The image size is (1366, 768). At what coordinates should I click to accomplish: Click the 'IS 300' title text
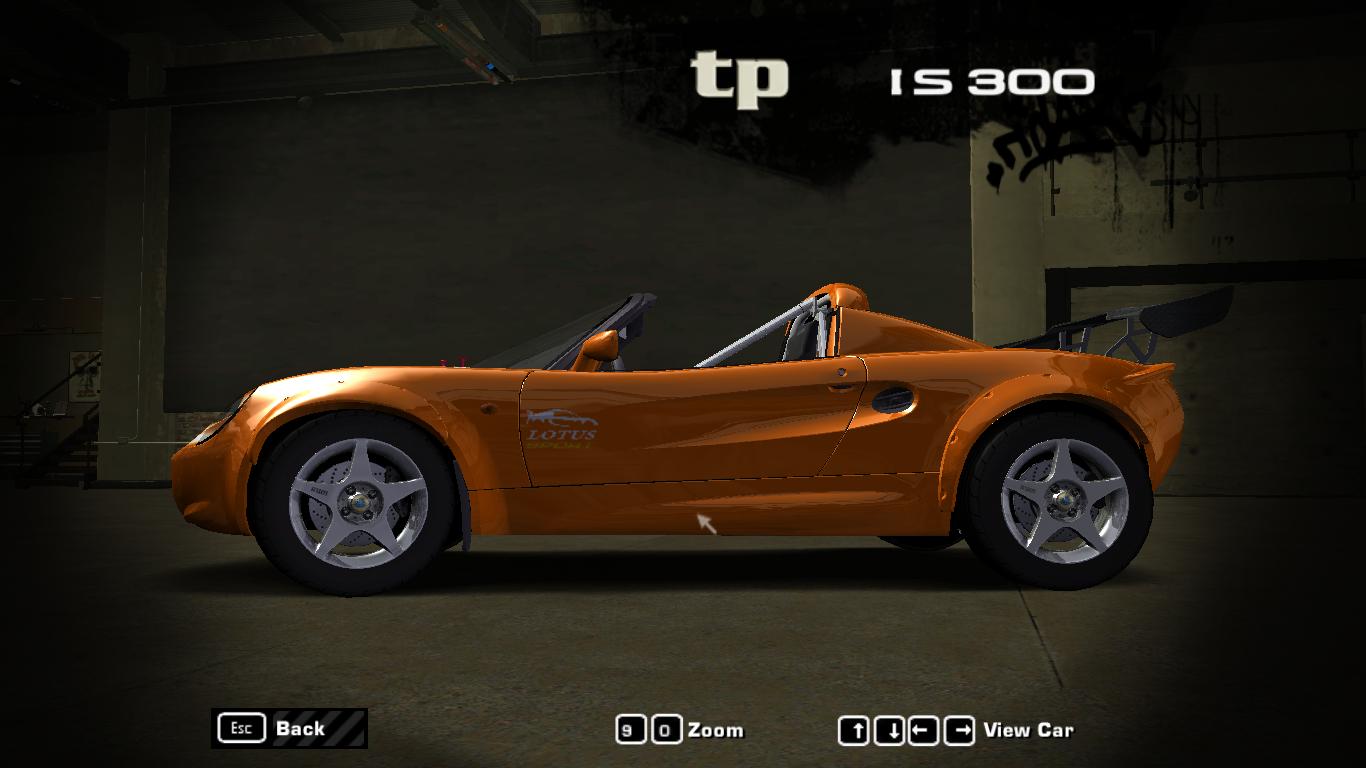click(990, 80)
